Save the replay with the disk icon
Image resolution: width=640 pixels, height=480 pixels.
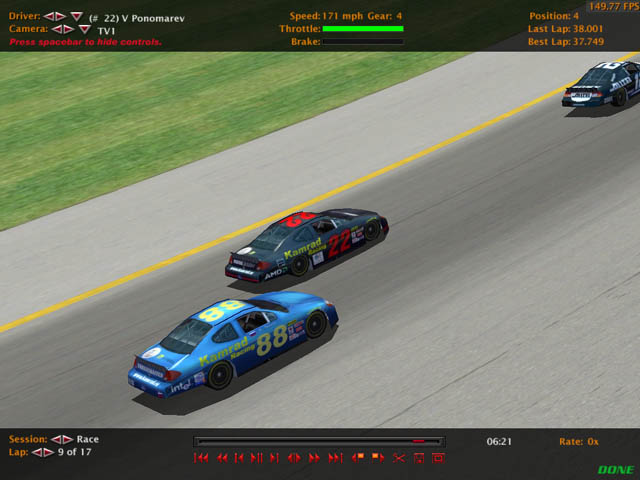click(x=418, y=458)
